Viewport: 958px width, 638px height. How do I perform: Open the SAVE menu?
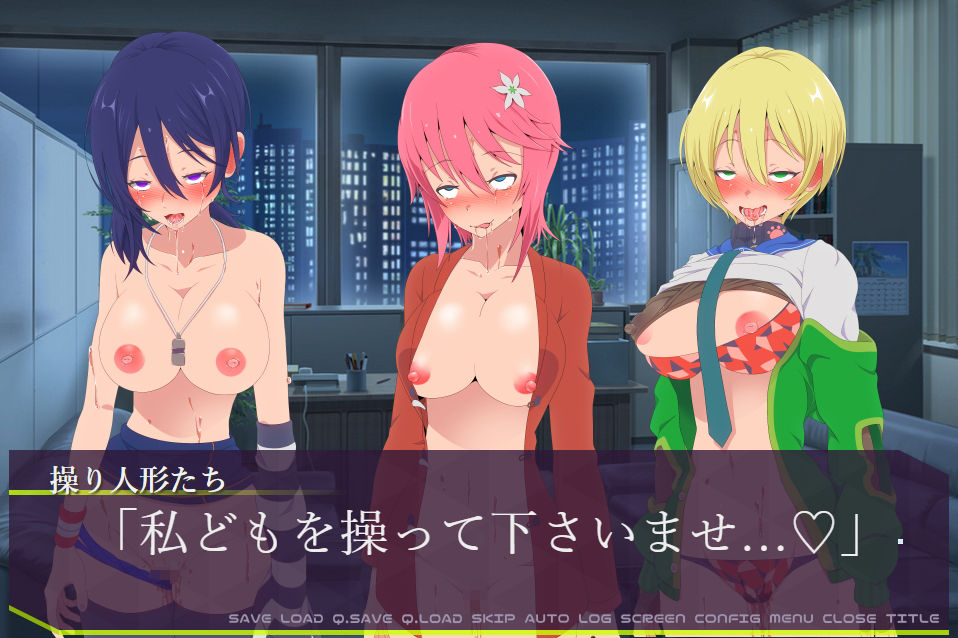coord(249,618)
